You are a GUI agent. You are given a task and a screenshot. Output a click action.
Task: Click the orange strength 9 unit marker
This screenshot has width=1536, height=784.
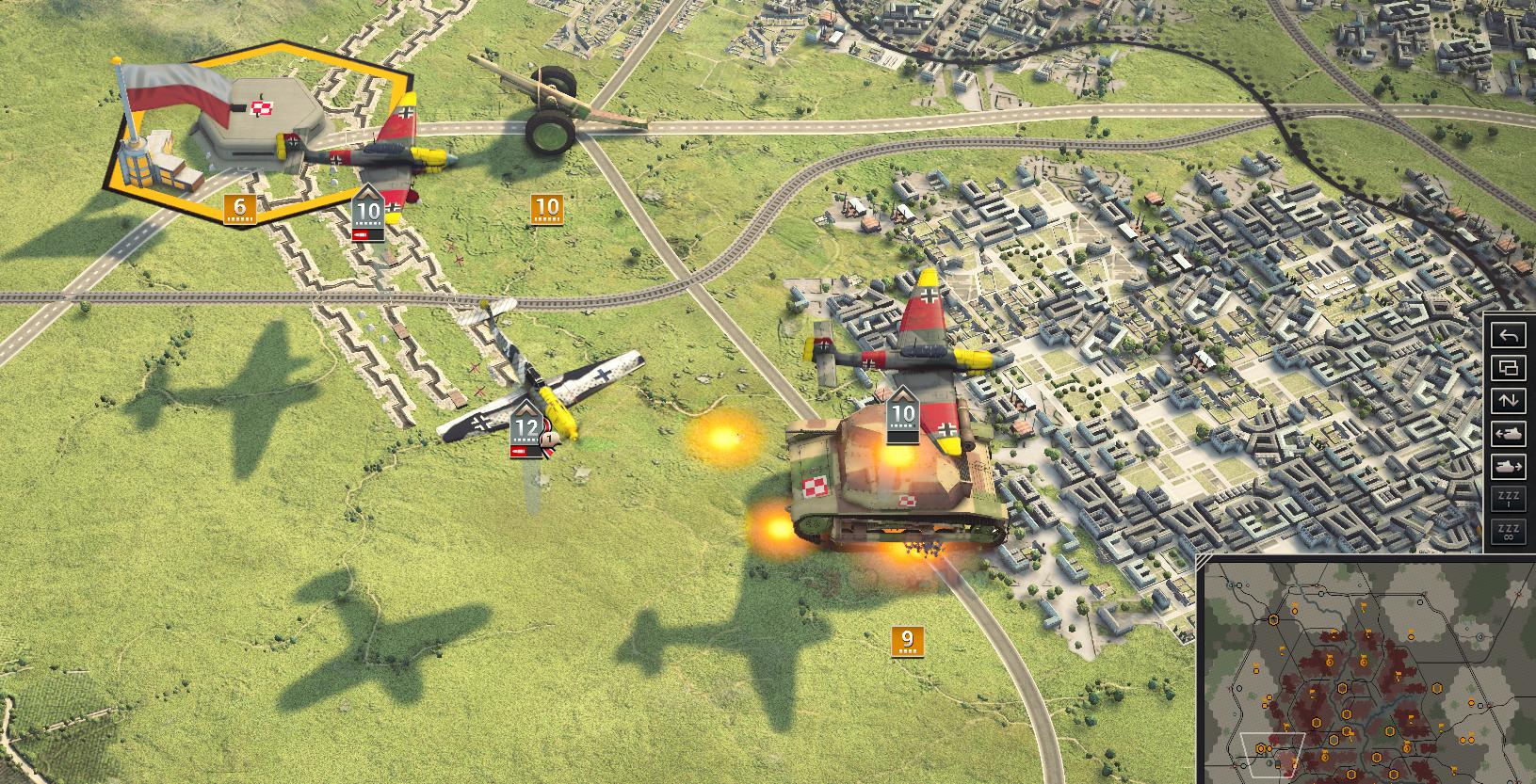[907, 642]
